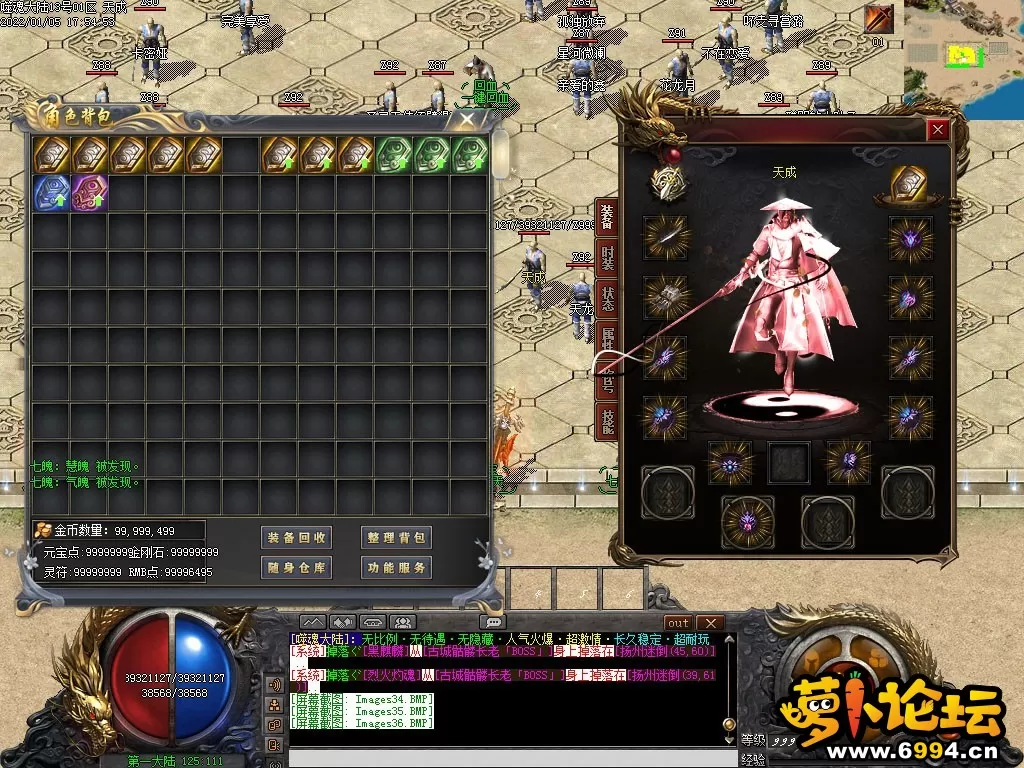Screen dimensions: 1024x768
Task: Select the blue rune stone in the backpack
Action: pos(51,193)
